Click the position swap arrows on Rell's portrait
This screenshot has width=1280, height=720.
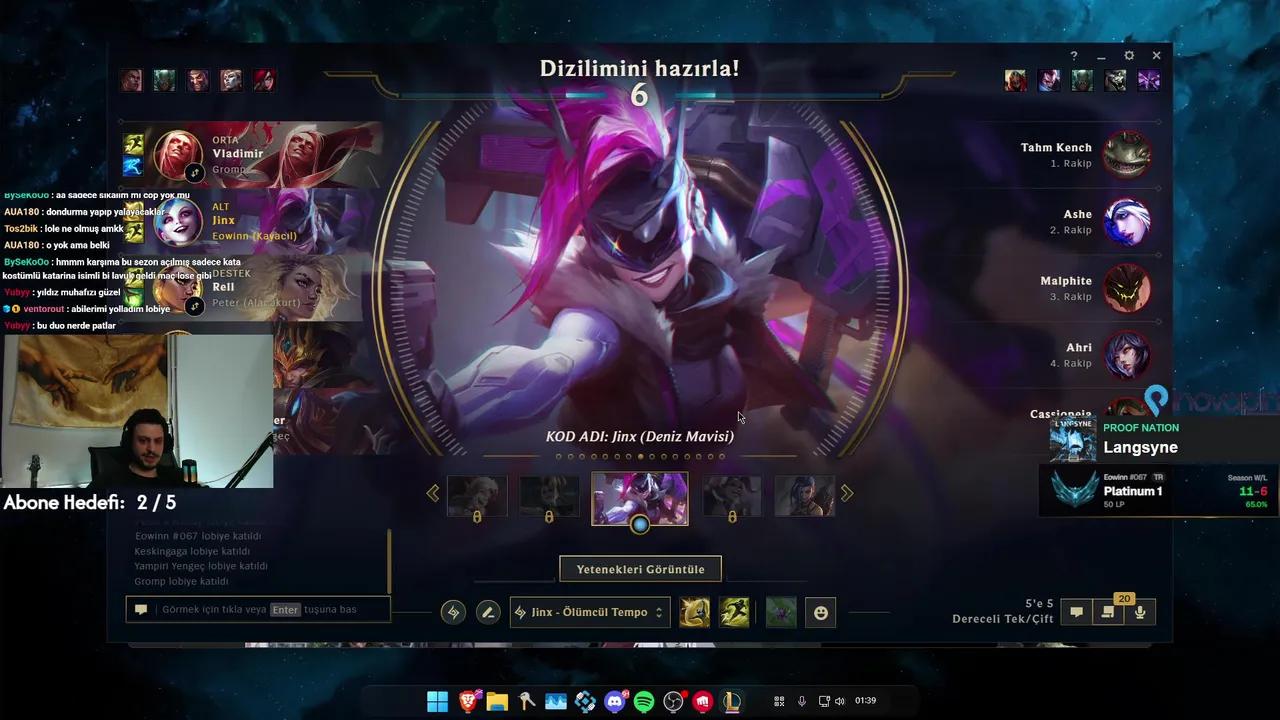tap(194, 305)
